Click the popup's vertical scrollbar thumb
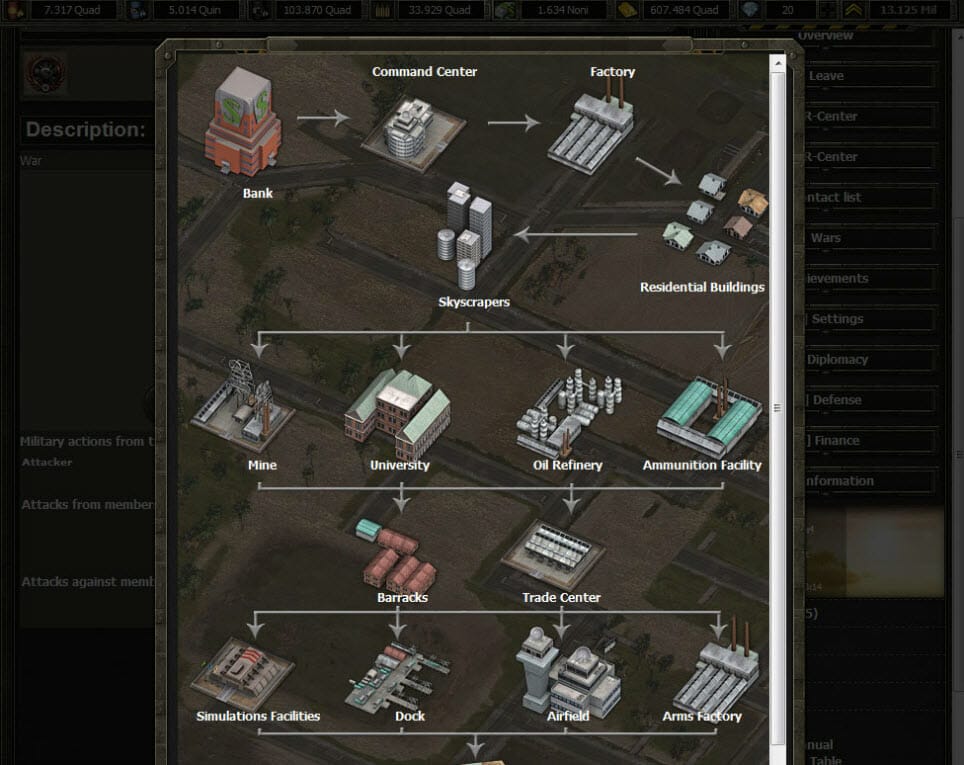 pyautogui.click(x=777, y=408)
